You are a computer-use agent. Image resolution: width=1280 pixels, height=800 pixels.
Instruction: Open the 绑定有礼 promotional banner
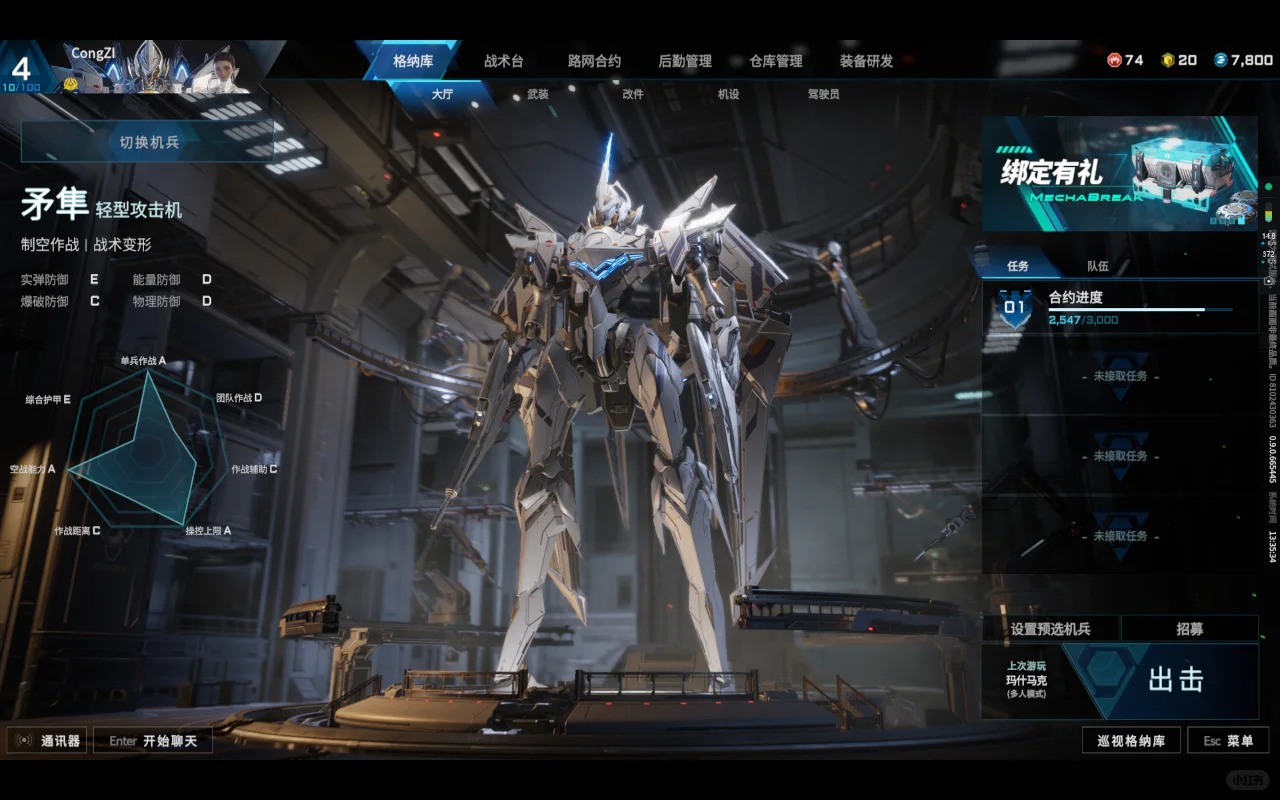[1119, 174]
